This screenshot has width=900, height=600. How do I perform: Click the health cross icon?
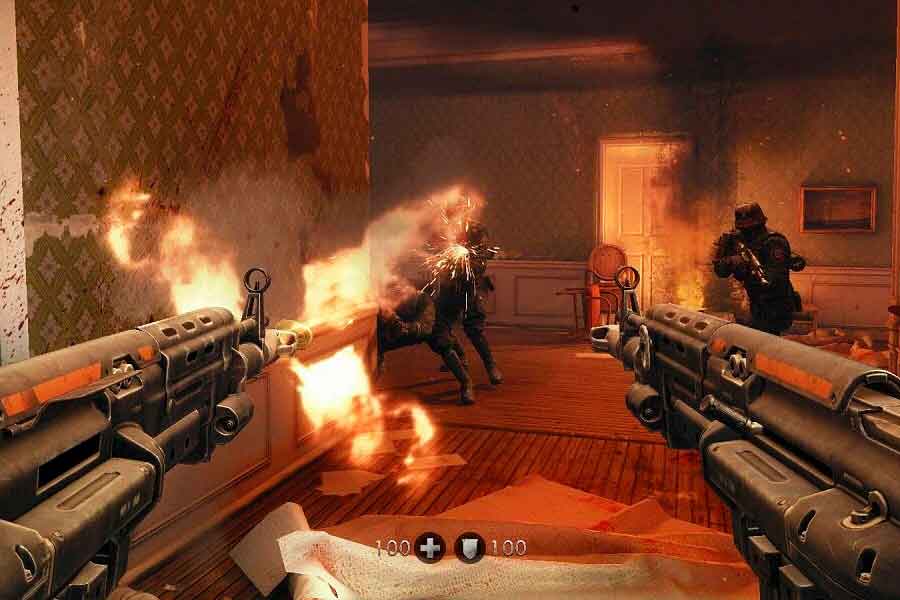point(430,547)
